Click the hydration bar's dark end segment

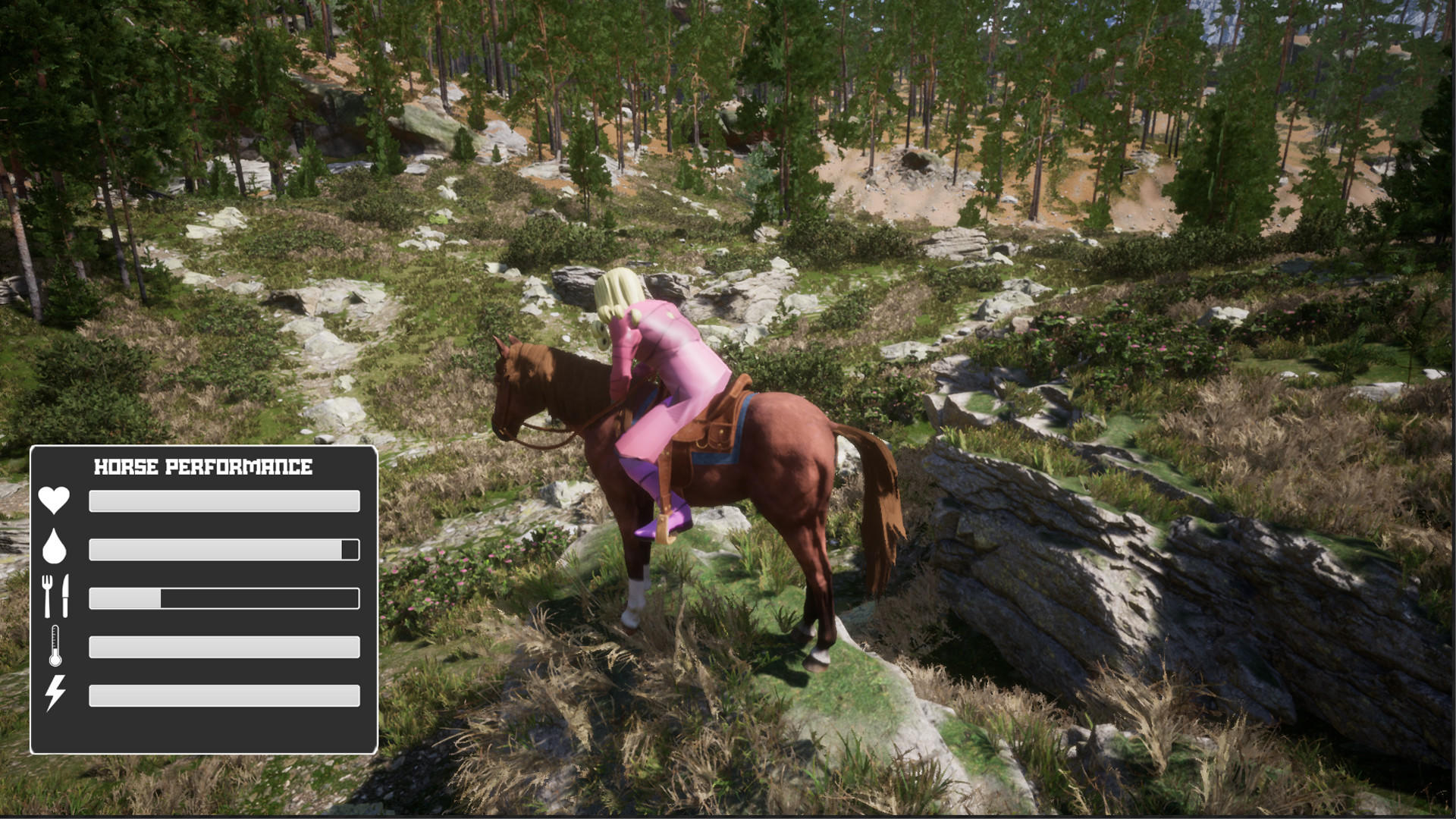click(x=350, y=549)
